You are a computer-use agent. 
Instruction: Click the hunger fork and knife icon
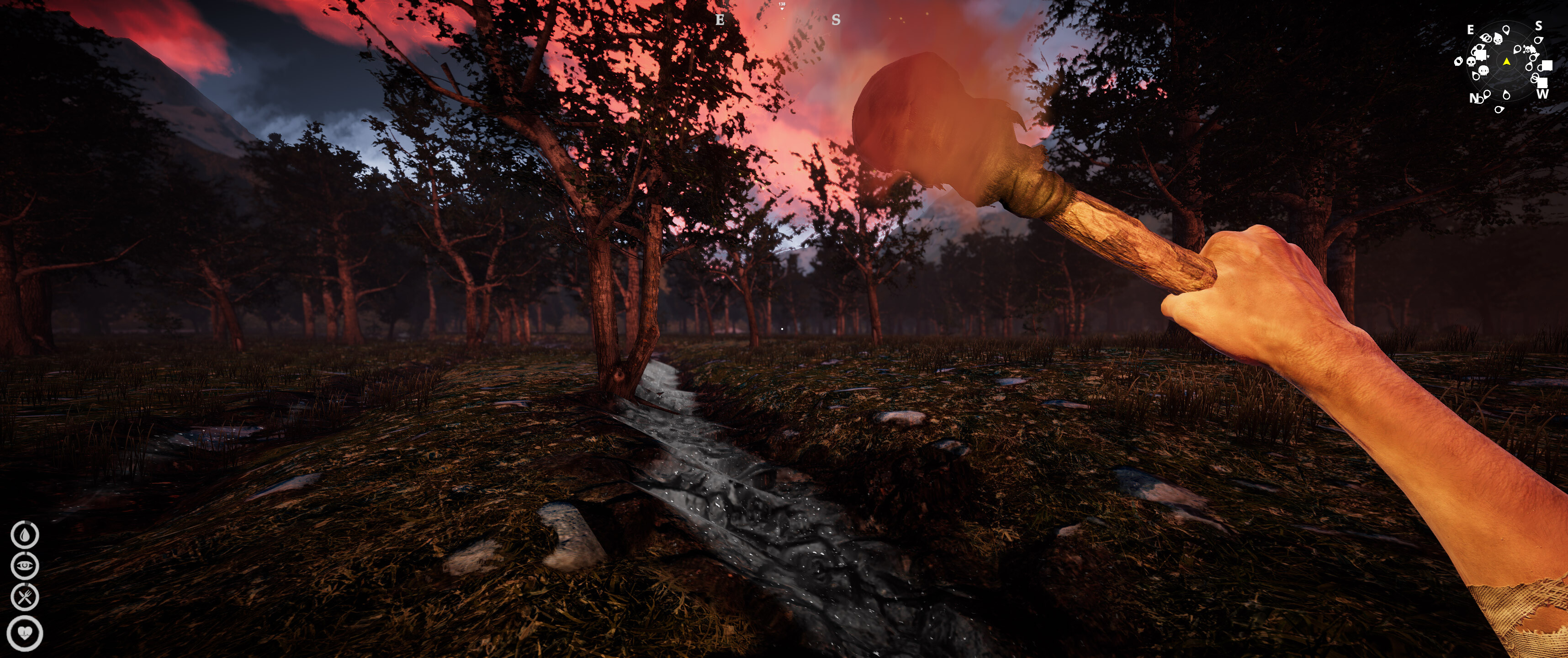tap(25, 597)
